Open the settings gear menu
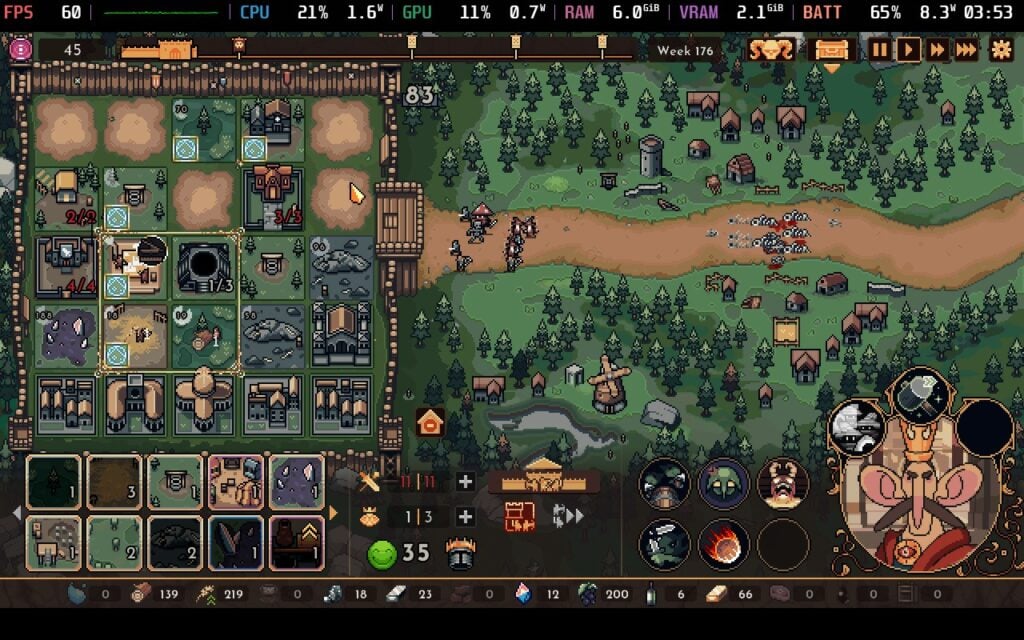 (1000, 50)
